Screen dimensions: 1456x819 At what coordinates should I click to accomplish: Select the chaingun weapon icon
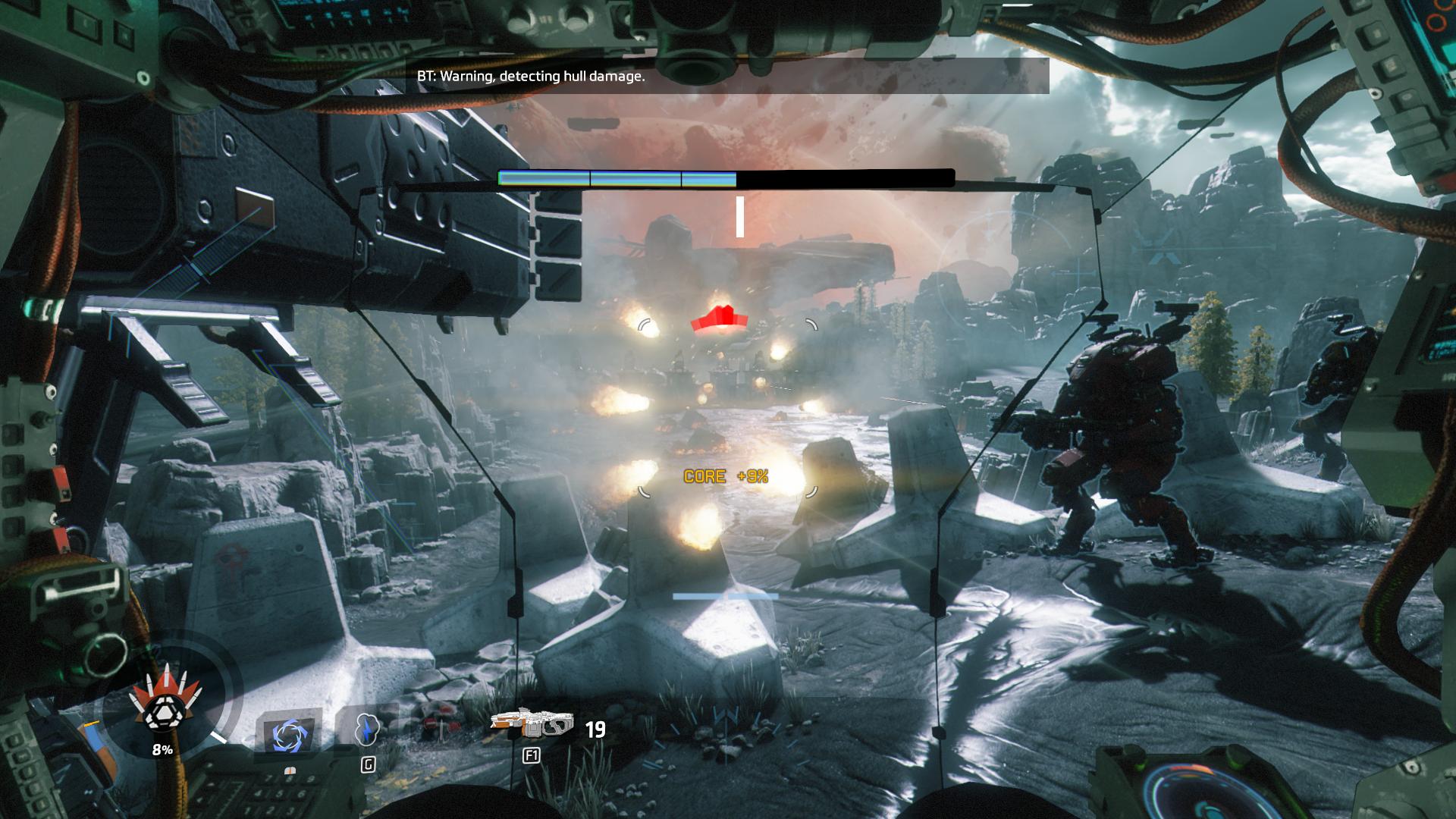point(532,724)
